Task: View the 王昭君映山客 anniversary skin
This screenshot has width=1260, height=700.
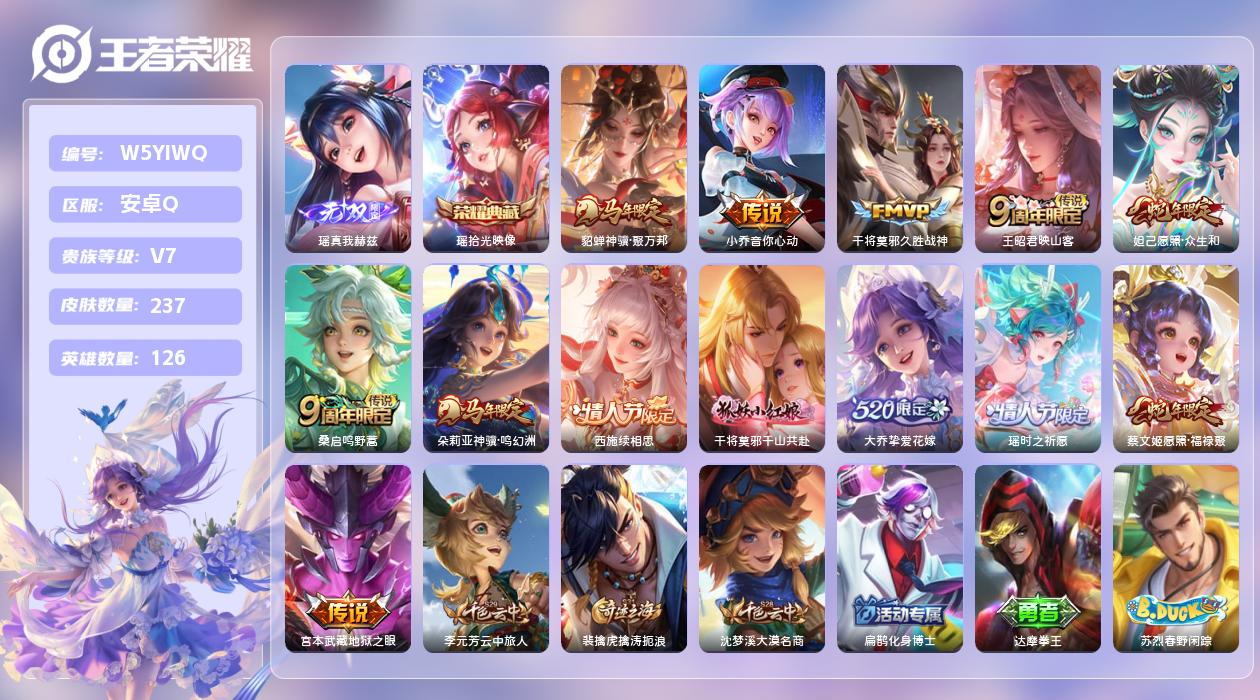Action: [x=1038, y=158]
